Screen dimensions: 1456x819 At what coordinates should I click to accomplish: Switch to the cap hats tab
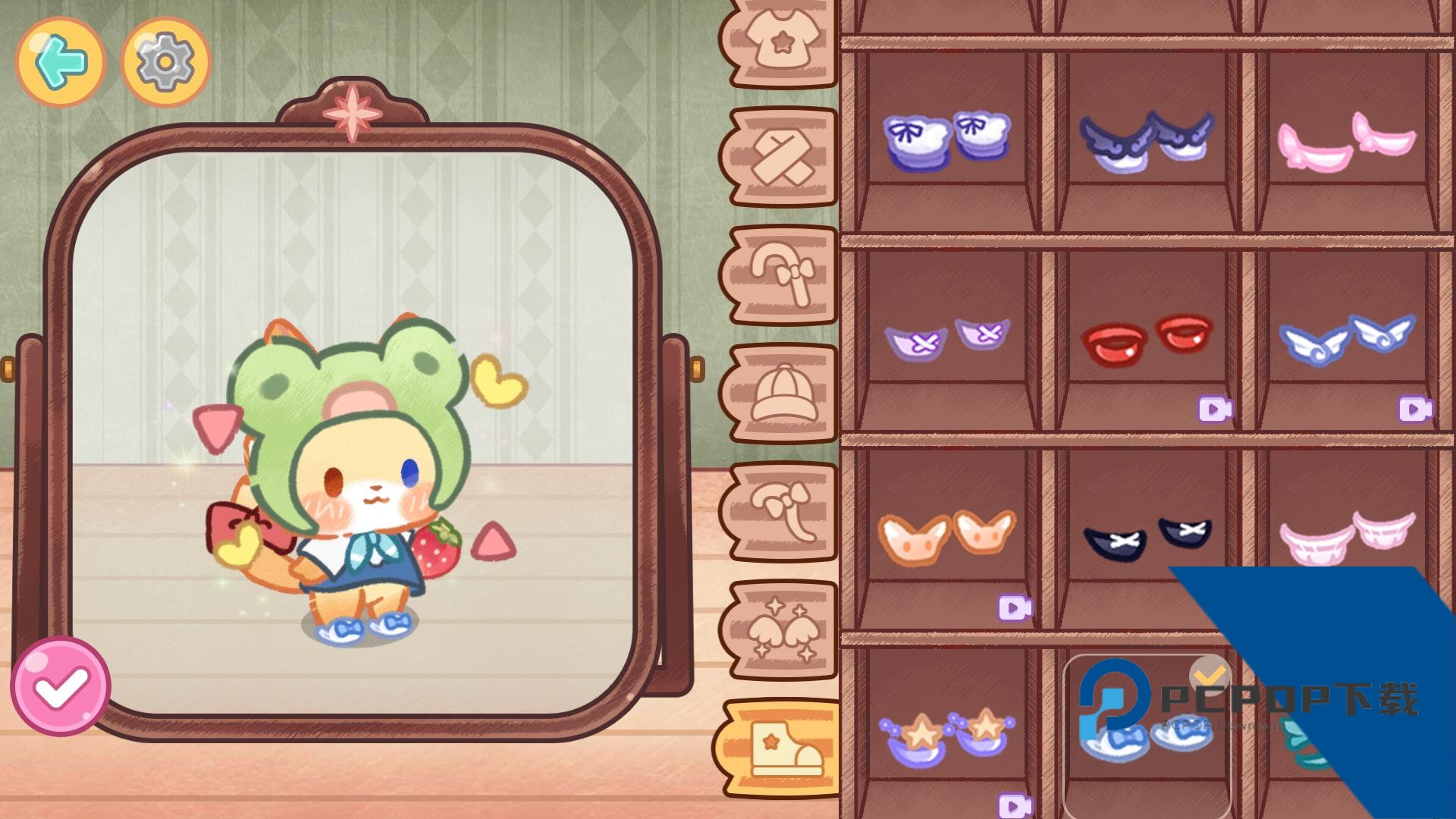(781, 394)
